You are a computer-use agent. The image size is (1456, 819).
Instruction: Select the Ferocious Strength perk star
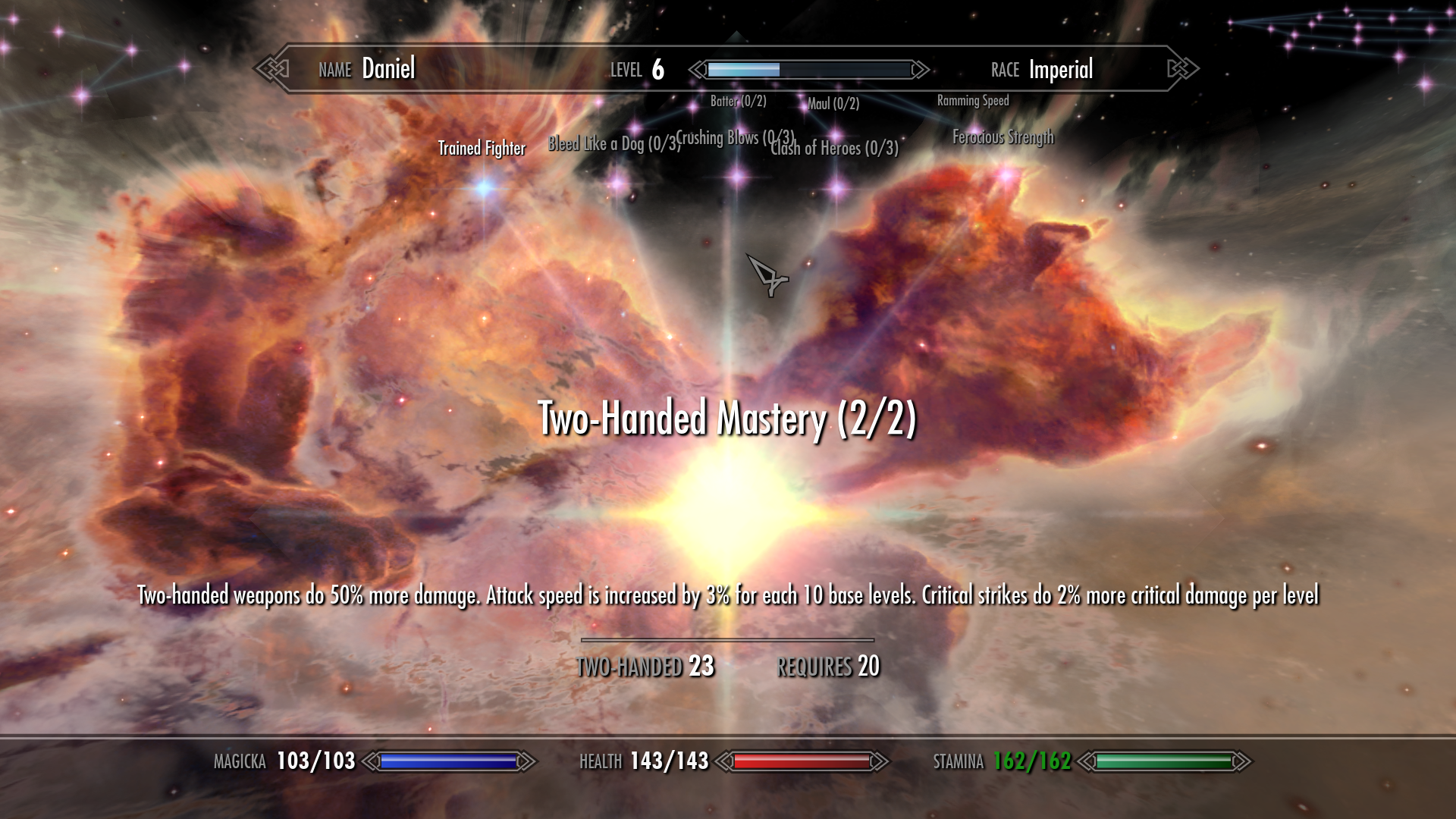(1006, 176)
